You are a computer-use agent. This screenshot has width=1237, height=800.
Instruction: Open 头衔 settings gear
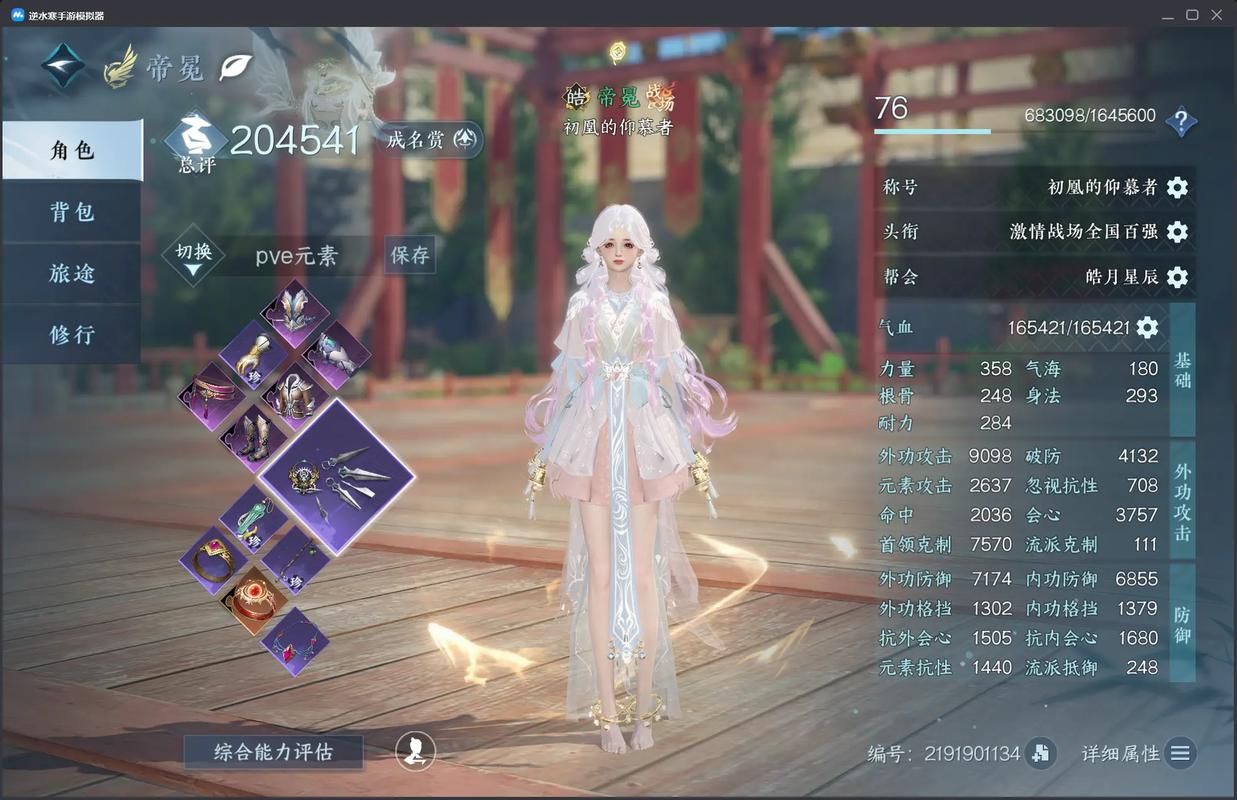1177,232
